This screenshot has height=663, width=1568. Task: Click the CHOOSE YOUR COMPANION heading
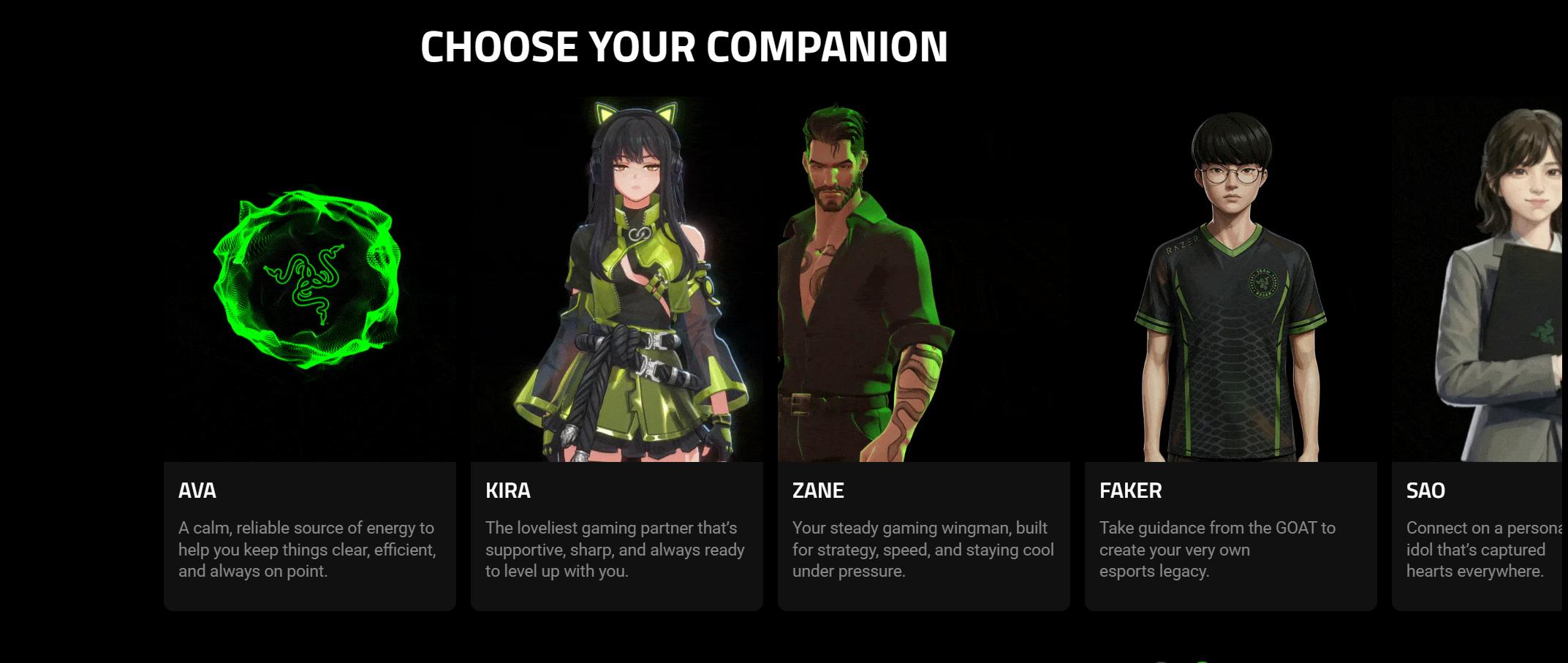[x=683, y=48]
